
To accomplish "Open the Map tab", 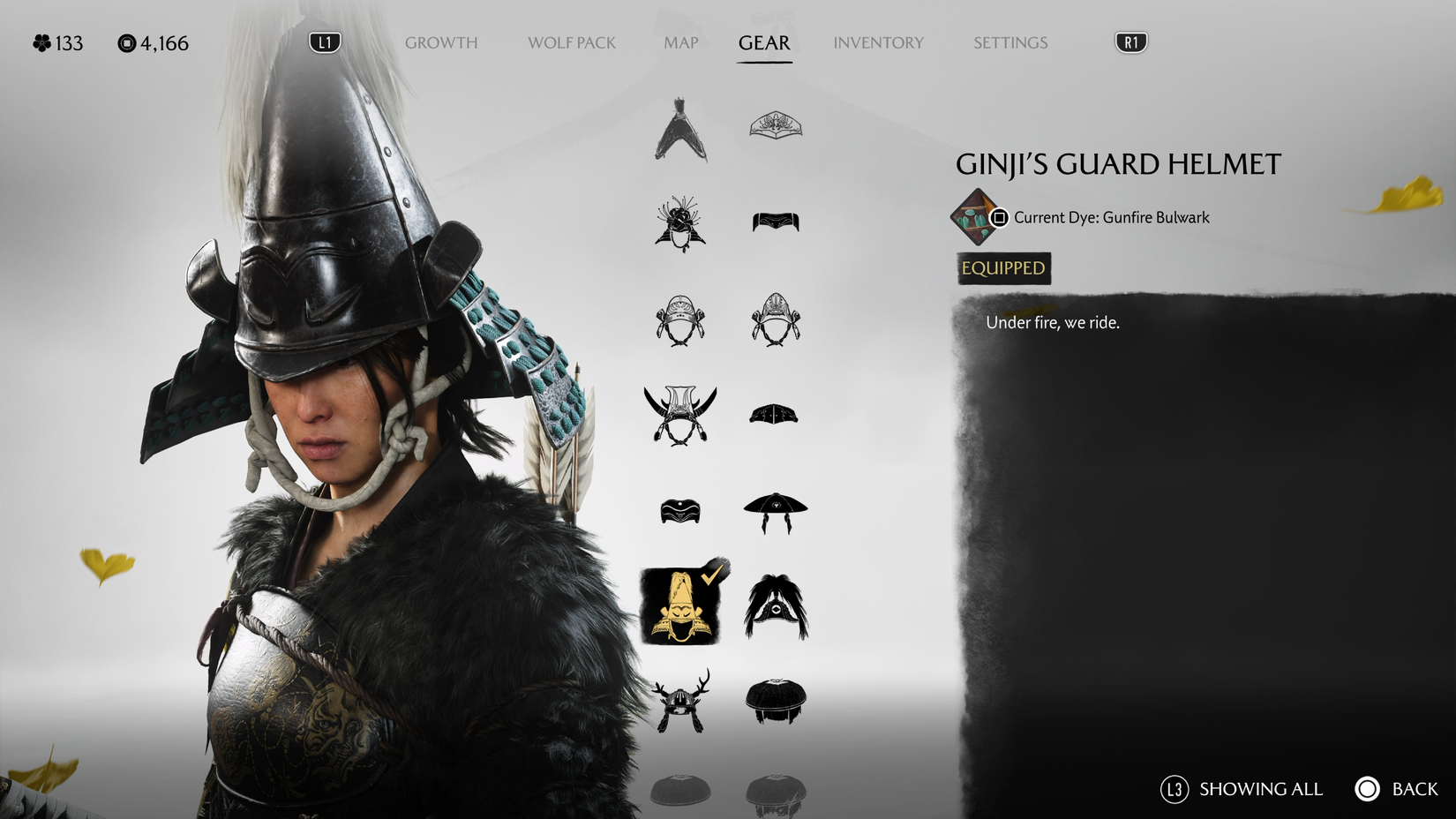I will point(679,42).
